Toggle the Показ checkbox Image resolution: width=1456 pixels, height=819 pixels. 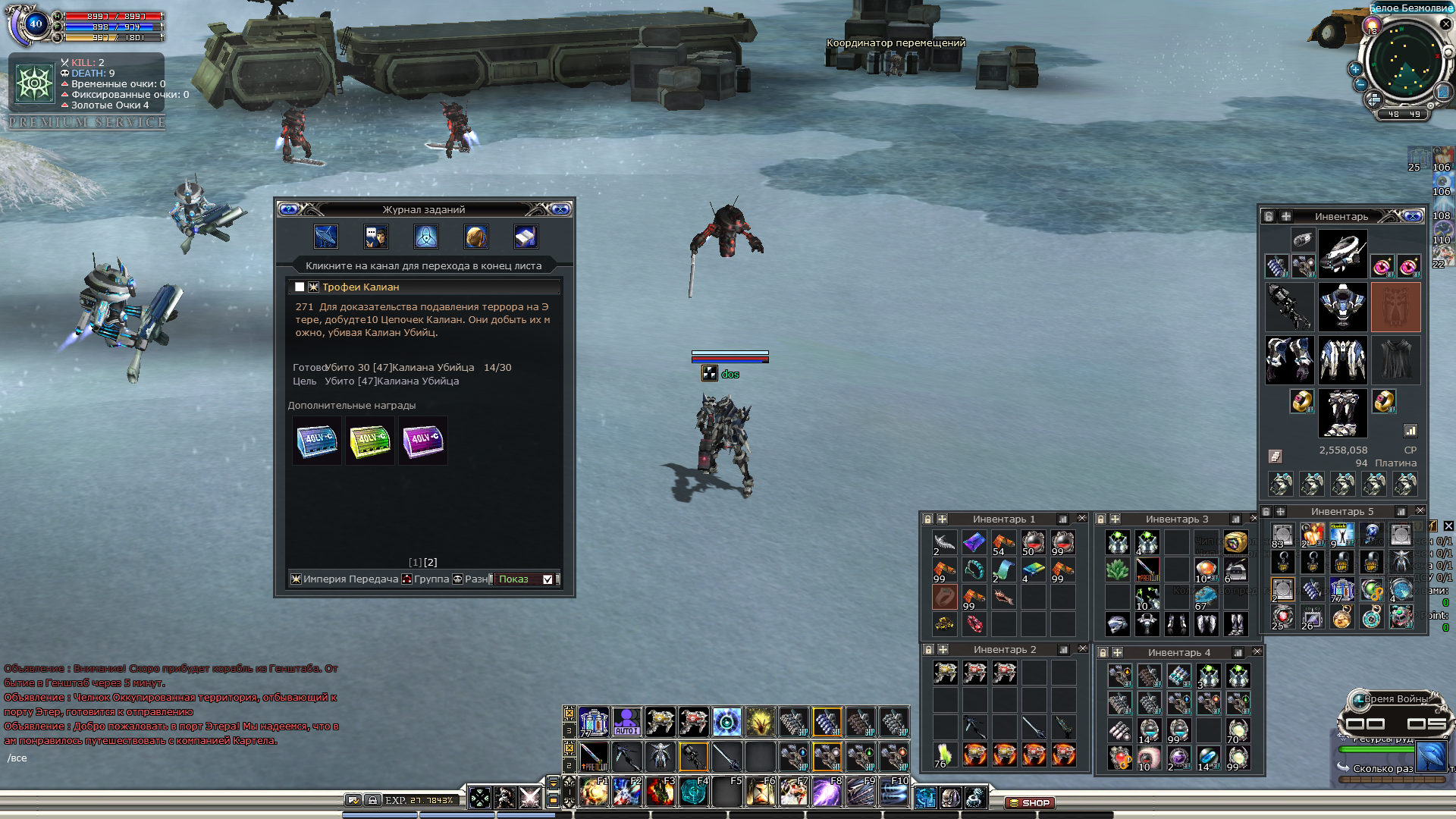tap(548, 579)
